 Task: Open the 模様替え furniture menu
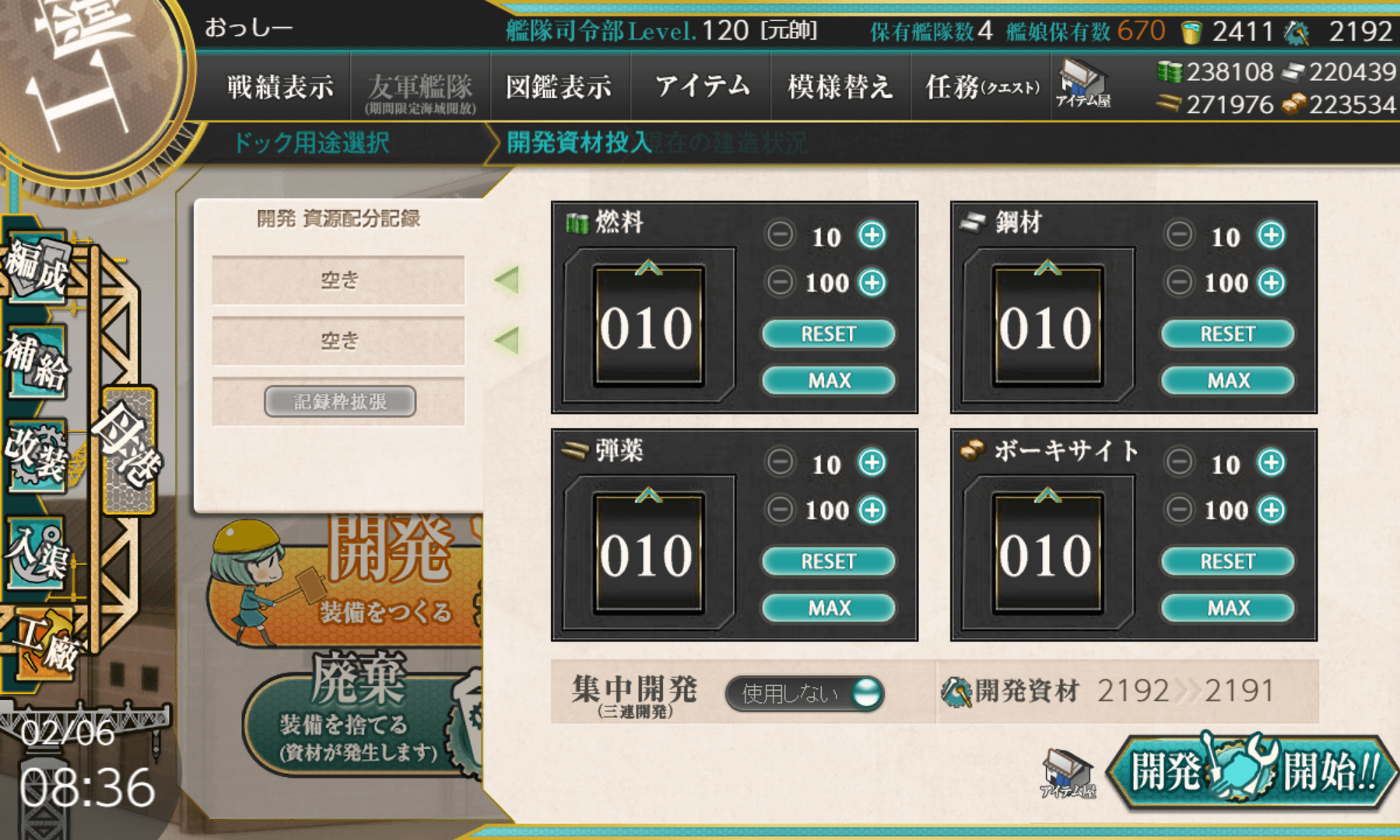coord(840,86)
